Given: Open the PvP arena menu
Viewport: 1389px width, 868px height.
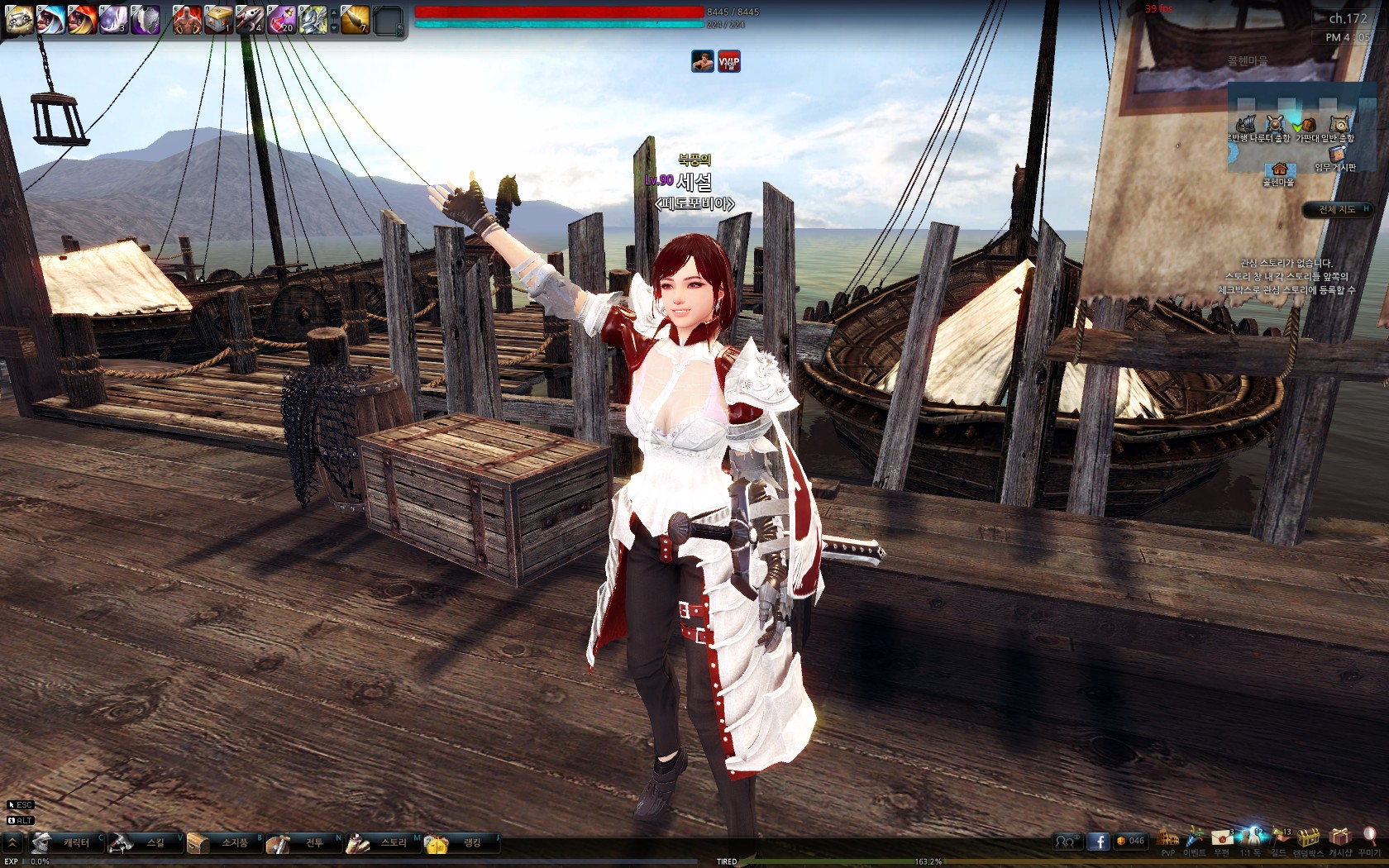Looking at the screenshot, I should (1167, 840).
